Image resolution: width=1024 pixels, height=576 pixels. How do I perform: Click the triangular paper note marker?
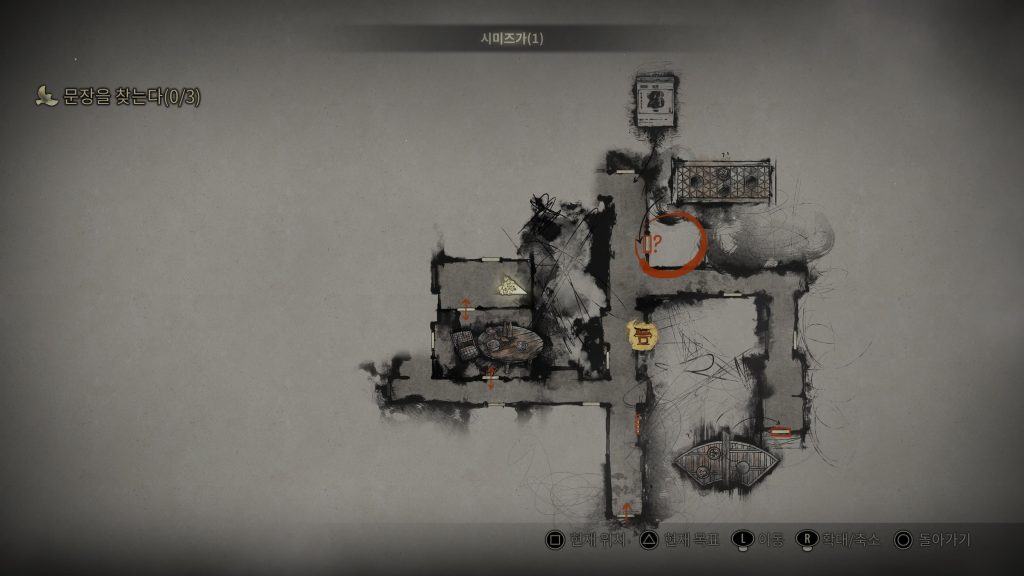tap(512, 286)
